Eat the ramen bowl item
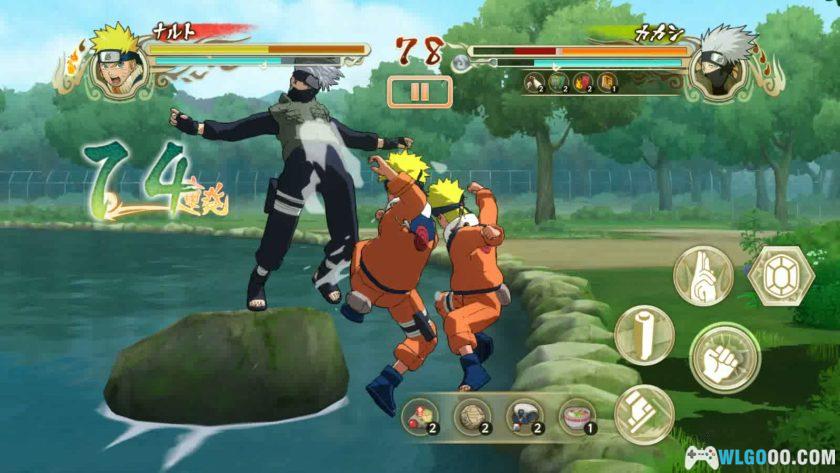The width and height of the screenshot is (840, 473). click(576, 417)
